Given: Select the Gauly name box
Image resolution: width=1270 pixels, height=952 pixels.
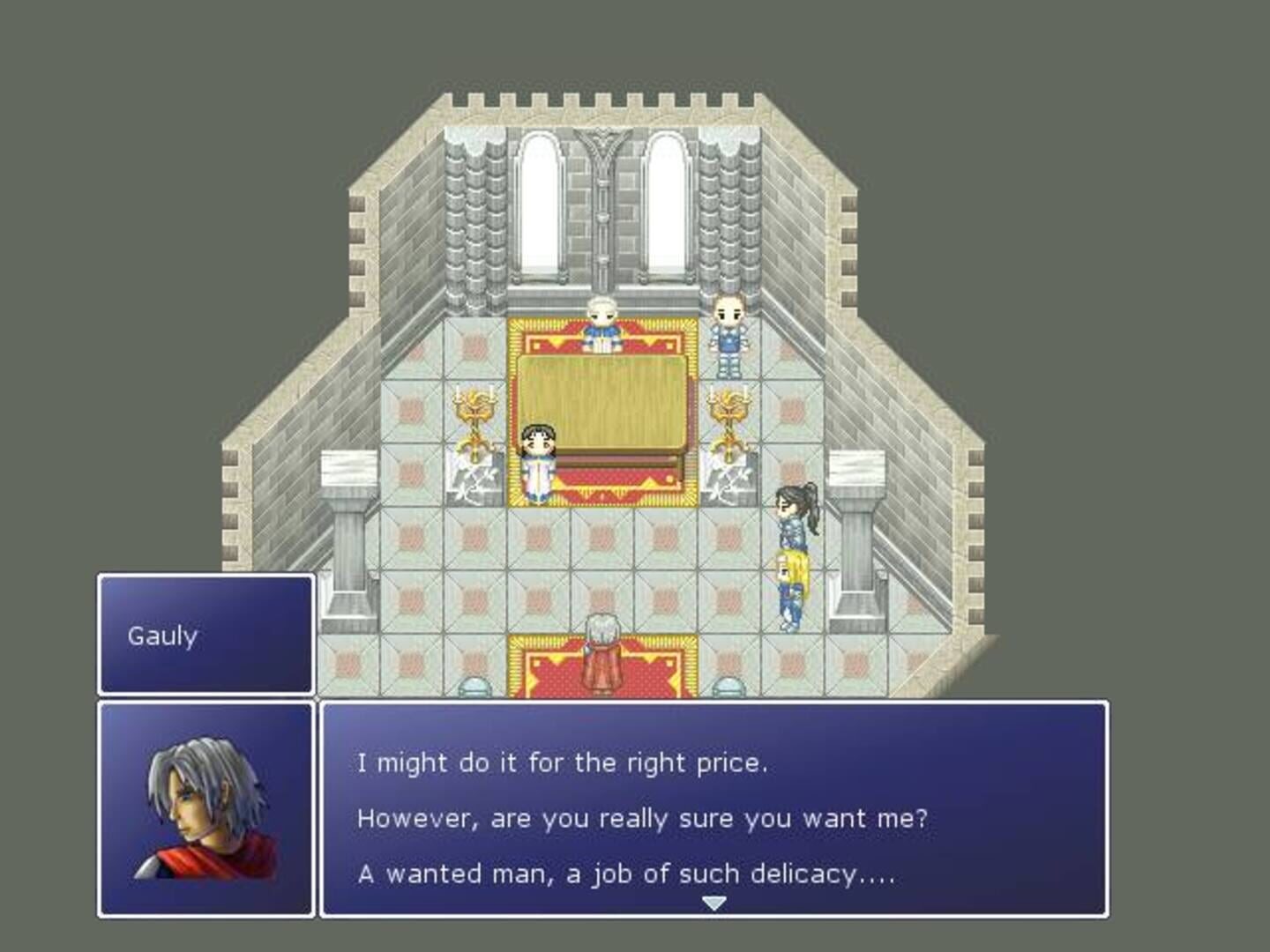Looking at the screenshot, I should tap(205, 633).
